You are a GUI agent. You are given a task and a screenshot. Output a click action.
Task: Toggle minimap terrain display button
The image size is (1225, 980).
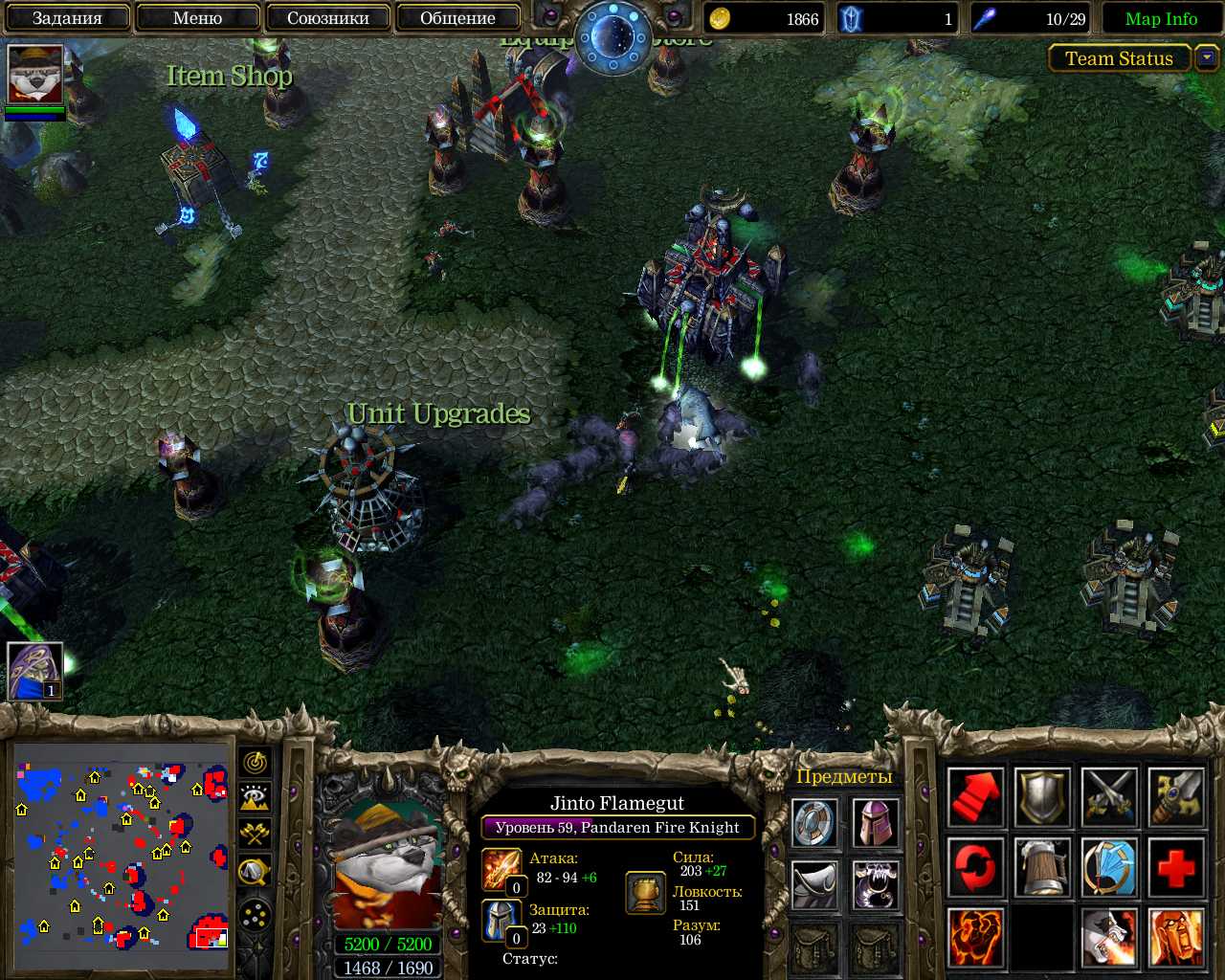(256, 798)
